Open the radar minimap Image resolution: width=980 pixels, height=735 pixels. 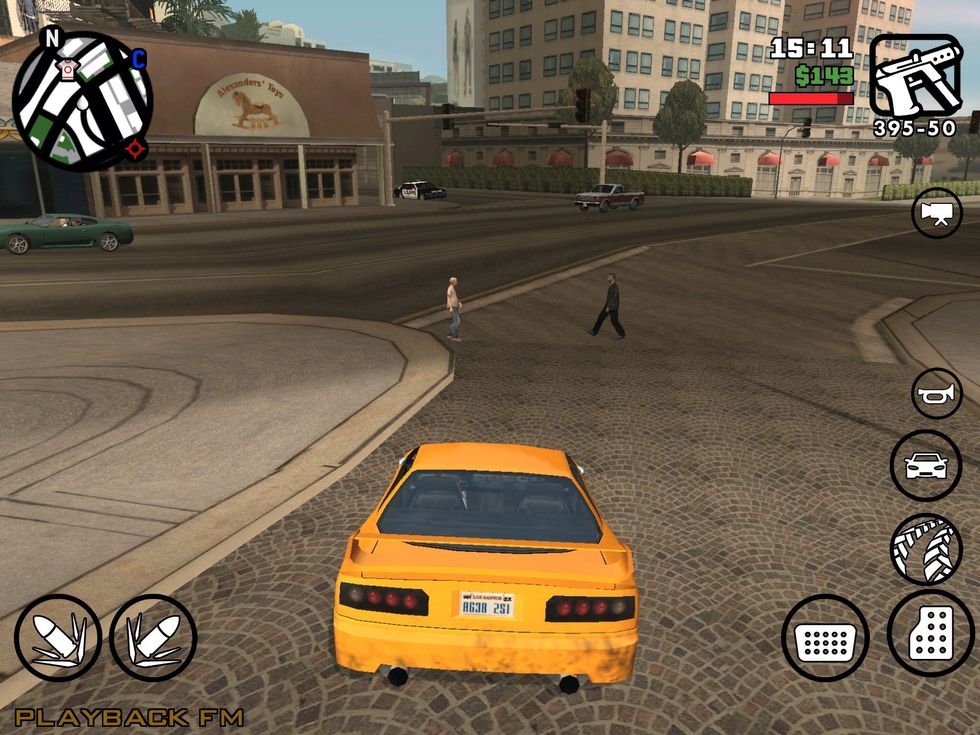click(82, 100)
